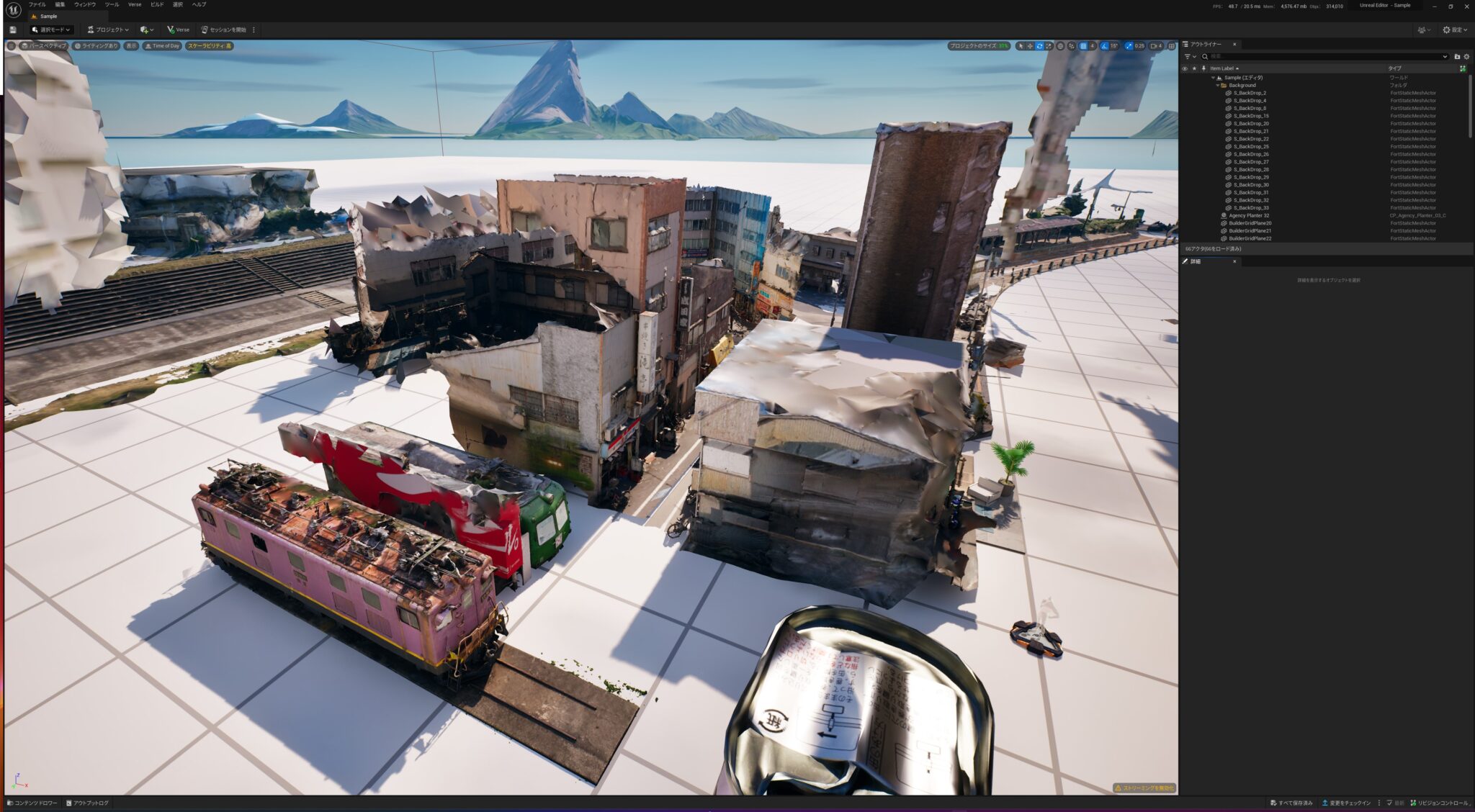Open the プロジェクト dropdown
Image resolution: width=1475 pixels, height=812 pixels.
coord(108,30)
